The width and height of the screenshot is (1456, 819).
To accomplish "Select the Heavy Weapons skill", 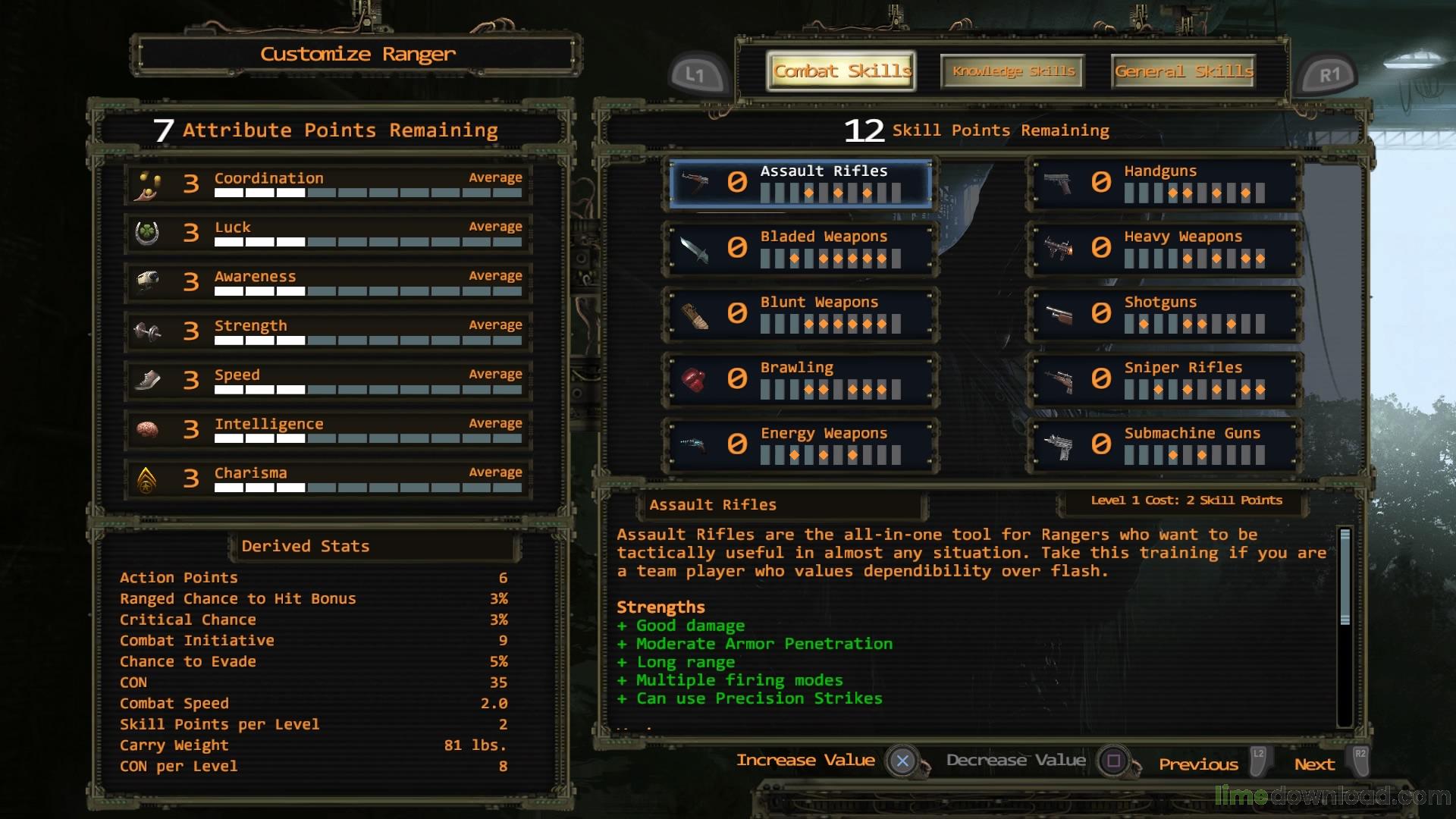I will [x=1164, y=248].
